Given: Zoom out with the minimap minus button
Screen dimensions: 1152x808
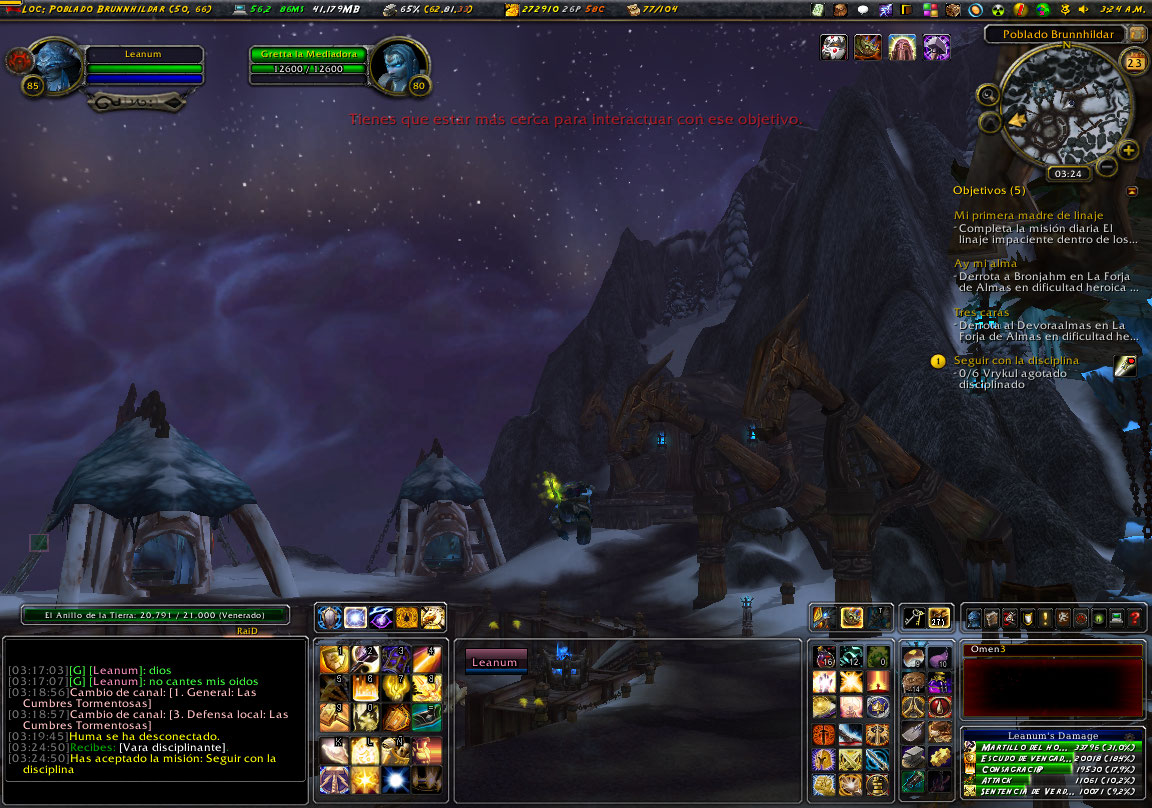Looking at the screenshot, I should point(1107,166).
